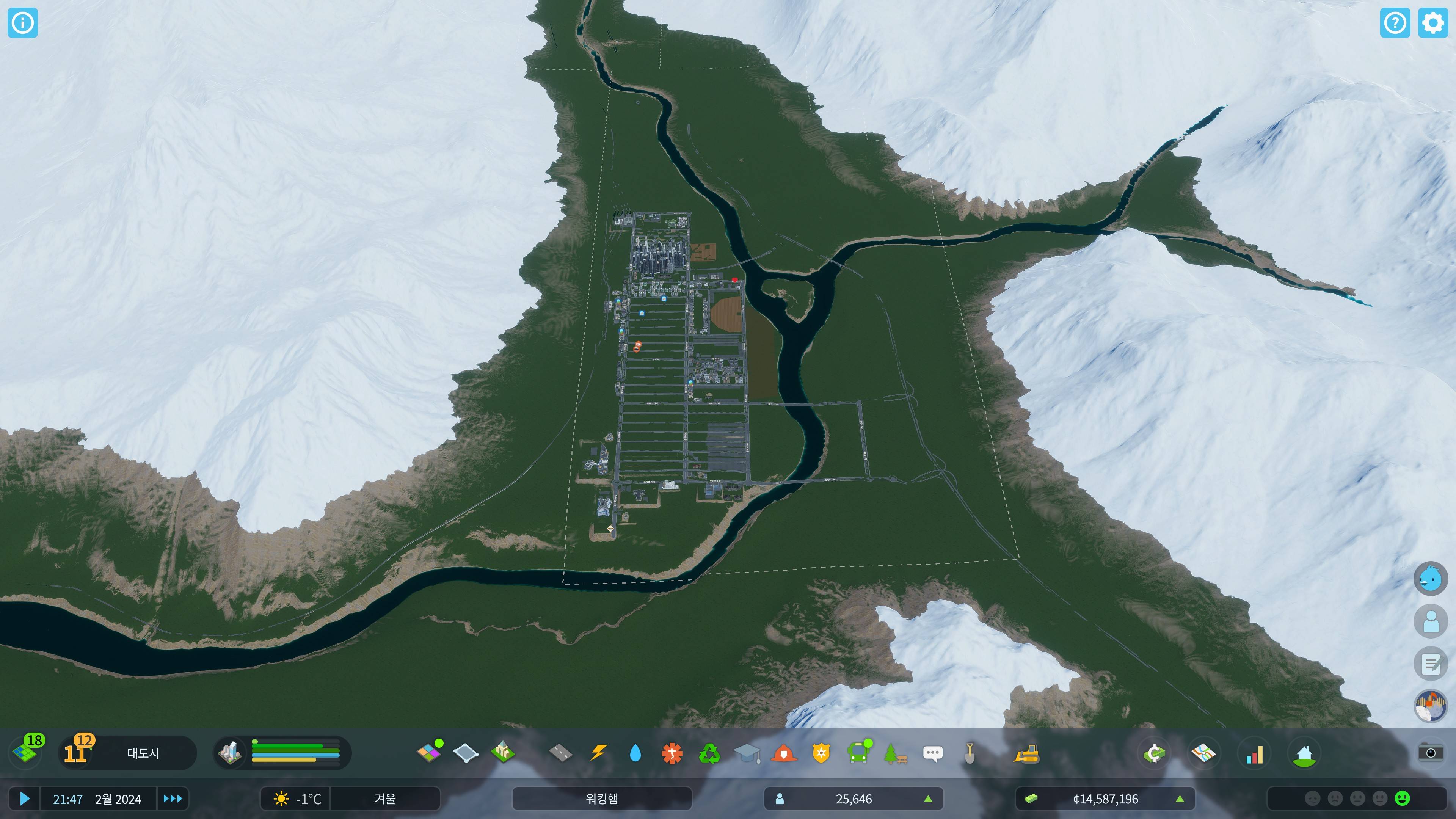Enter photo mode with the camera icon
The height and width of the screenshot is (819, 1456).
pyautogui.click(x=1430, y=753)
